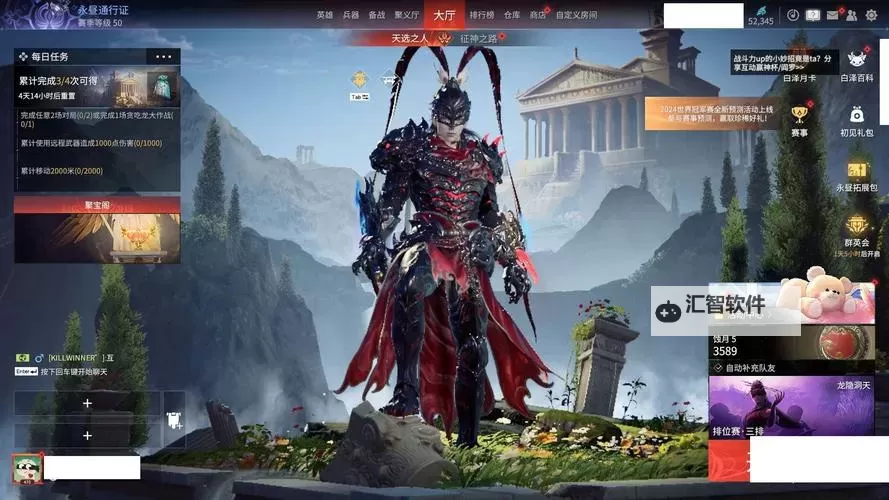Open the 兵器 (Weapons) menu

tap(350, 15)
